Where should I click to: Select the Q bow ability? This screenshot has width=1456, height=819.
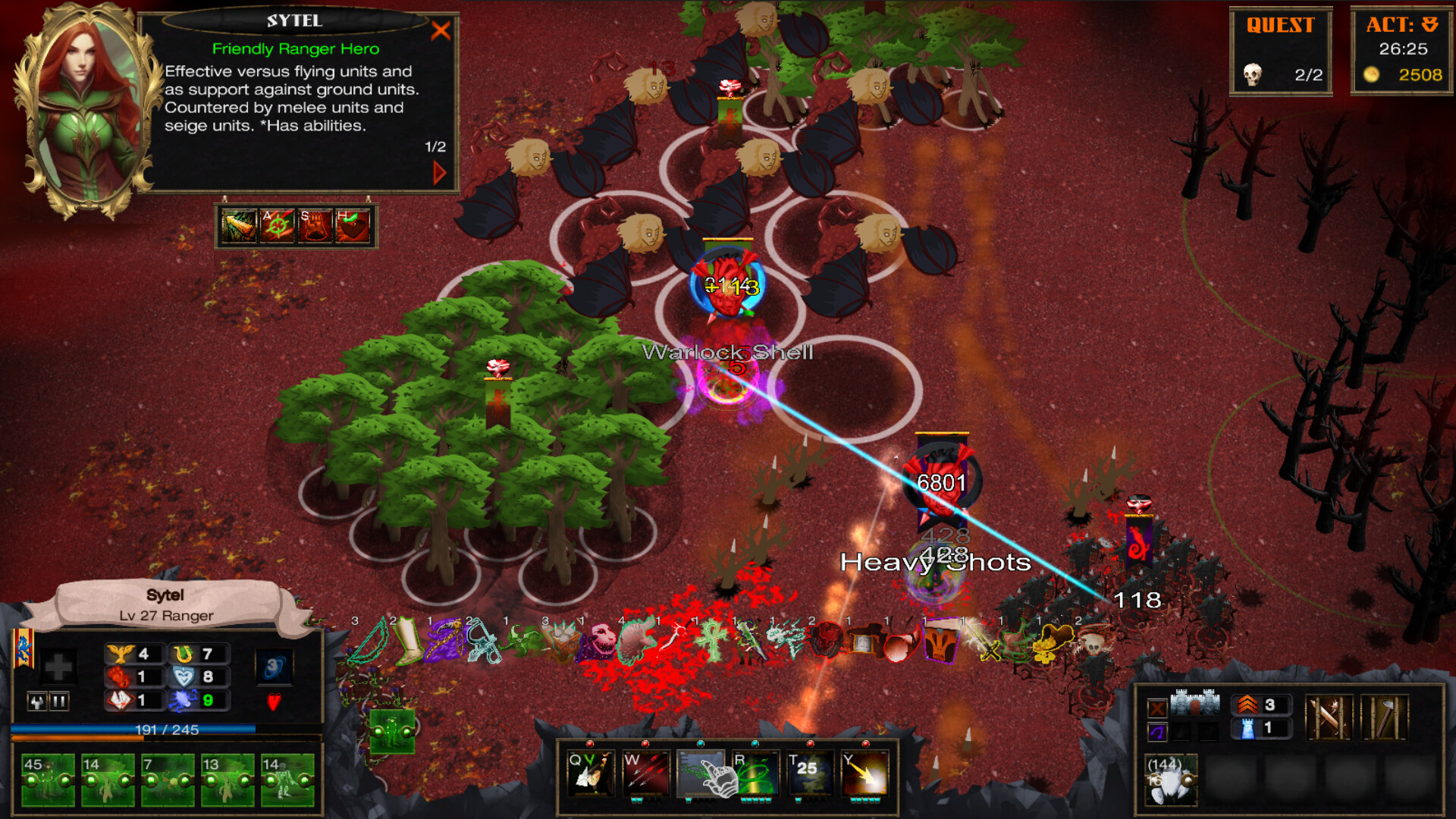(x=591, y=773)
